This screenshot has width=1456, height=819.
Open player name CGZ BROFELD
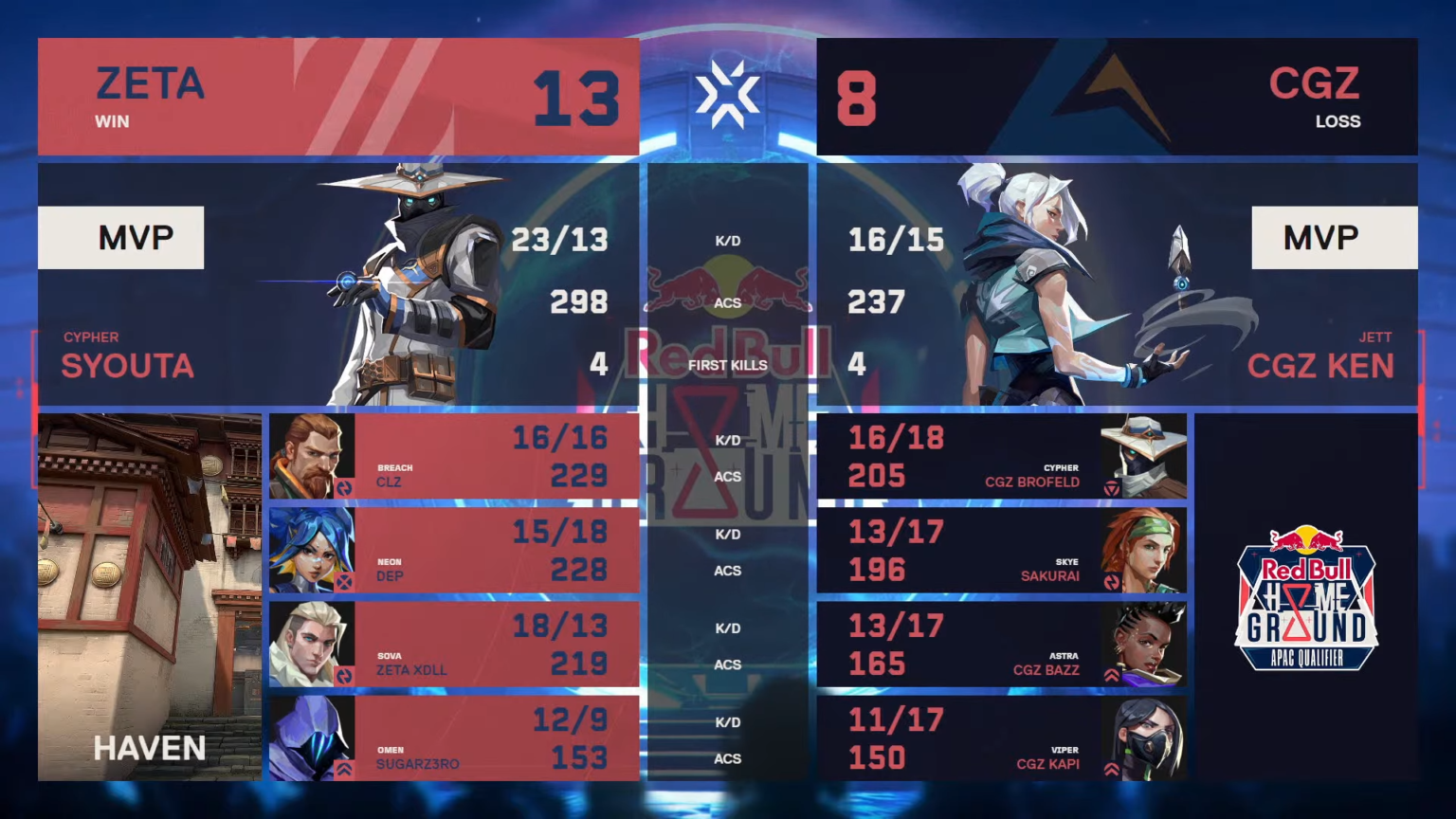1031,482
